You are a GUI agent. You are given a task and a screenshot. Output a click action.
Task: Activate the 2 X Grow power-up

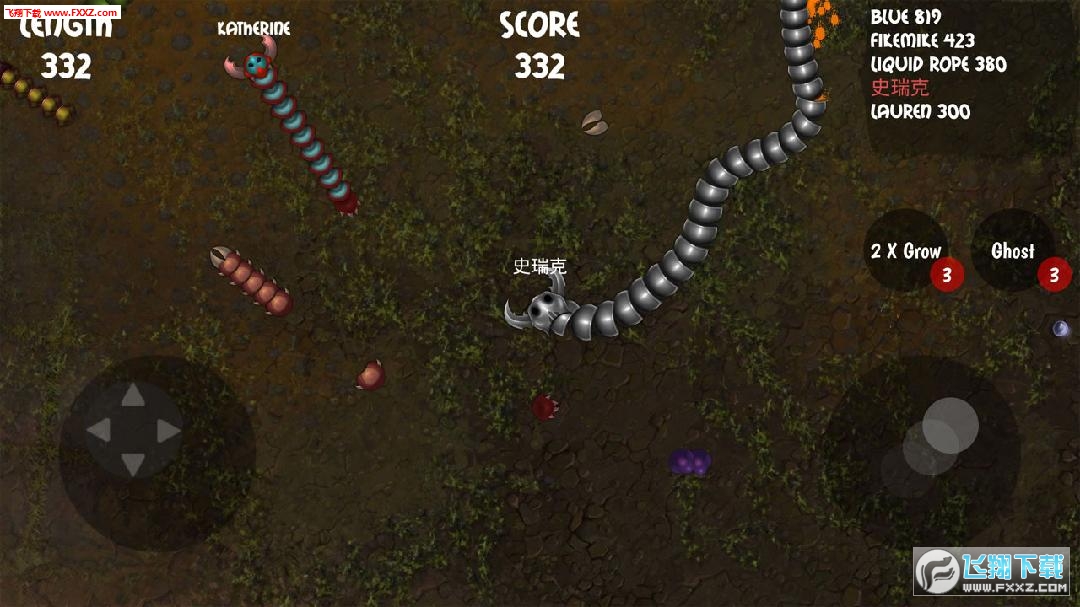pos(907,251)
